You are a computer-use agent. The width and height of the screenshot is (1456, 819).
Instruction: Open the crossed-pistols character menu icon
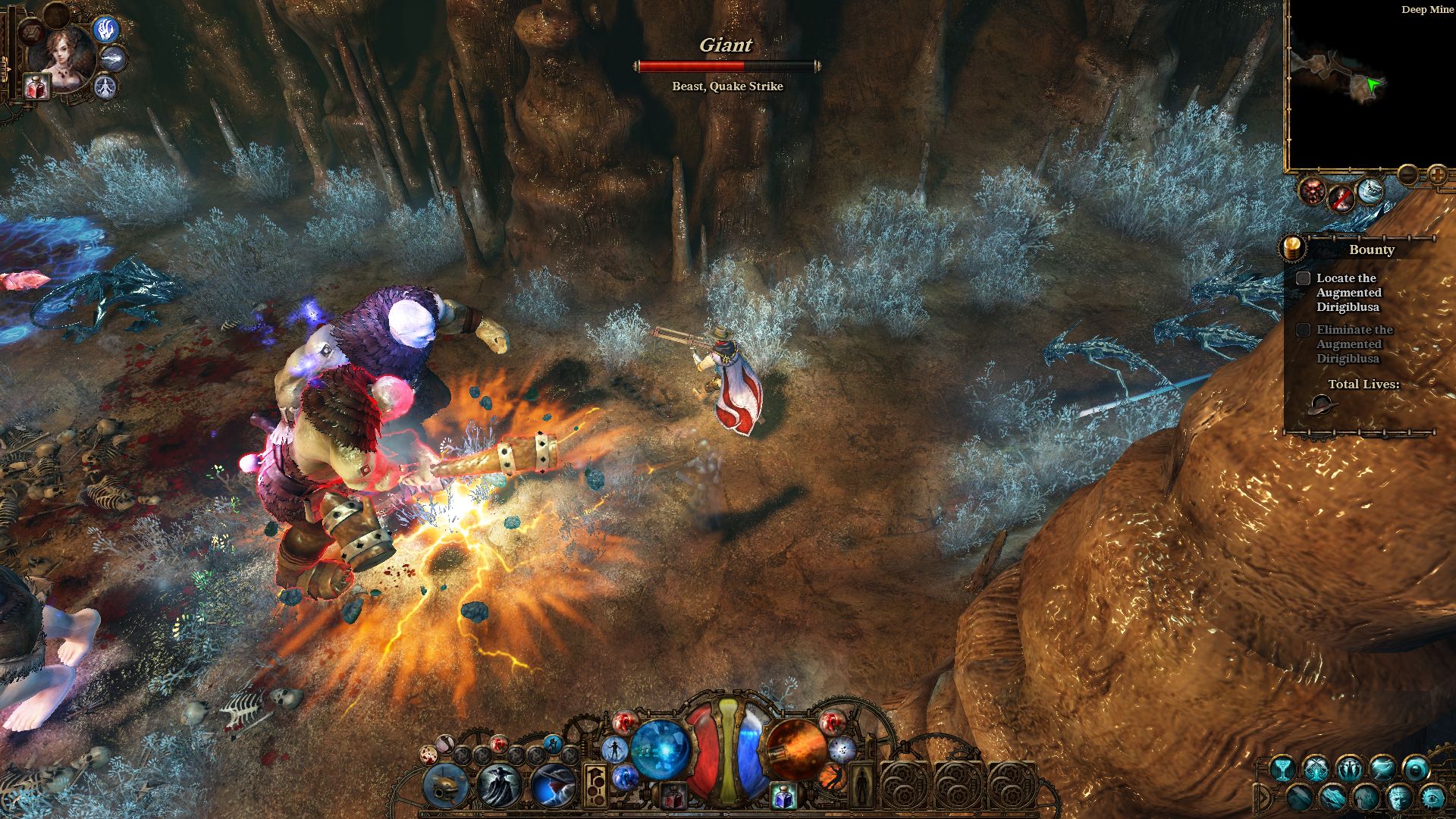(1315, 767)
